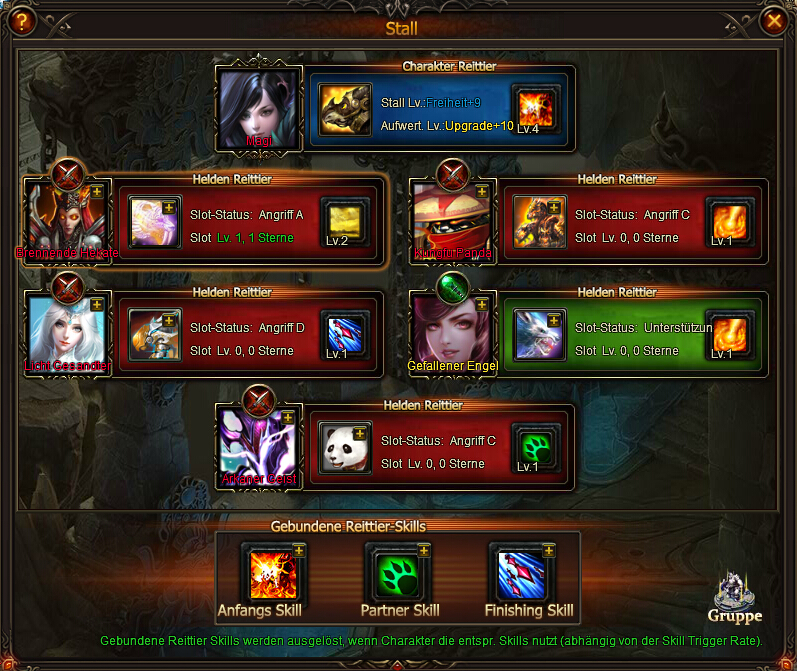Select the character mount's Lv.4 fire skill
This screenshot has height=671, width=797.
pyautogui.click(x=536, y=108)
